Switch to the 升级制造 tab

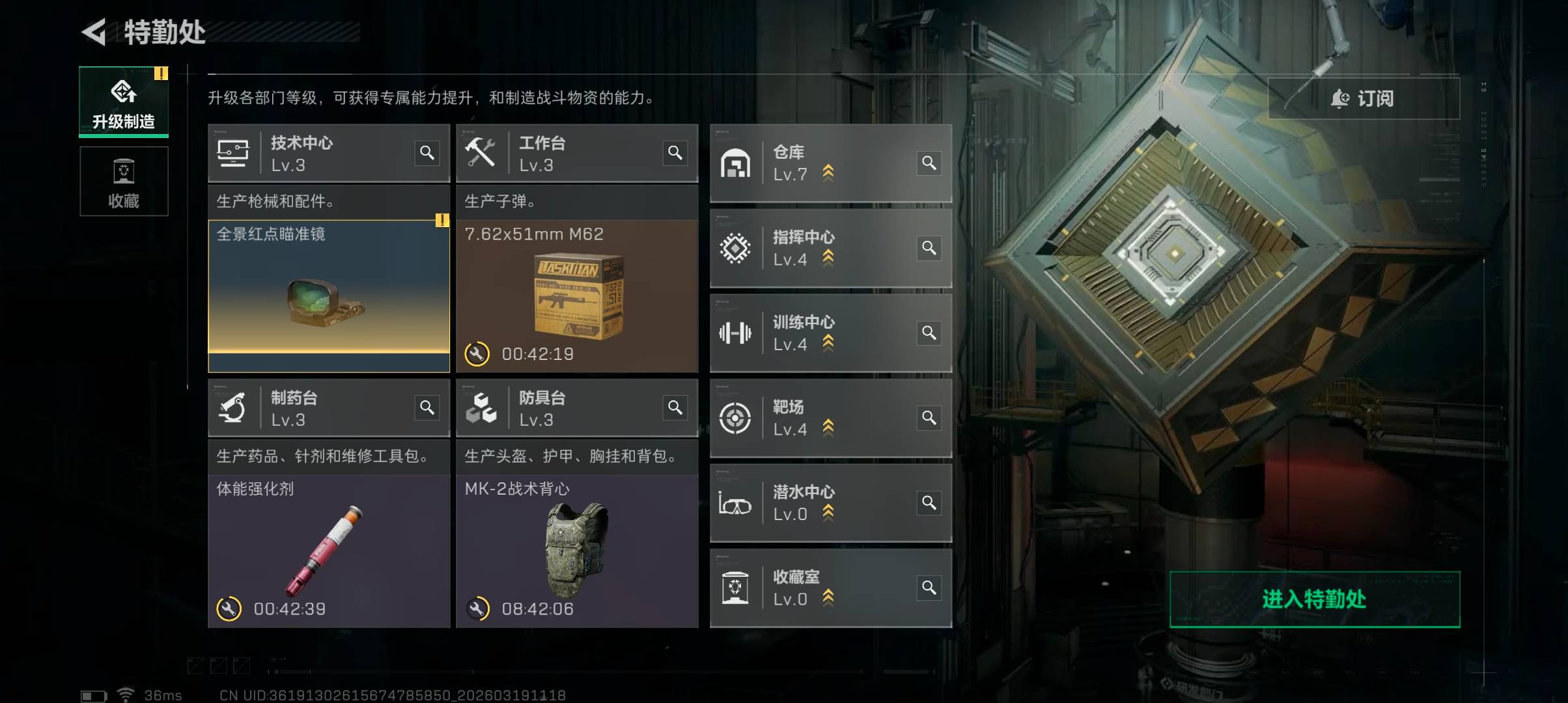click(124, 102)
